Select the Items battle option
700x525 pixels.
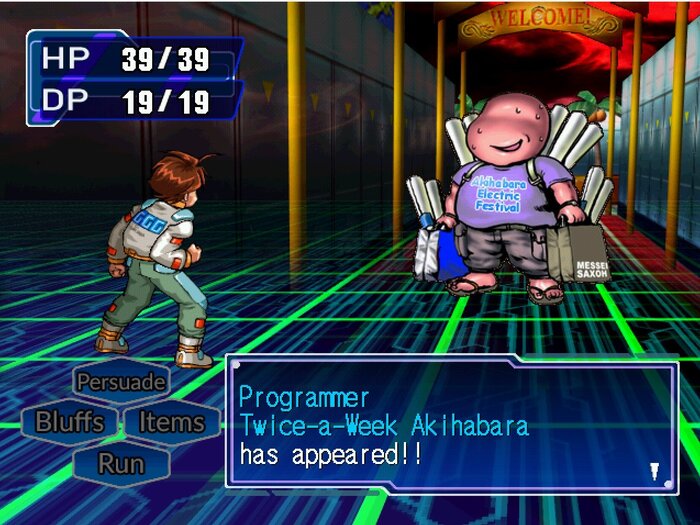(171, 422)
